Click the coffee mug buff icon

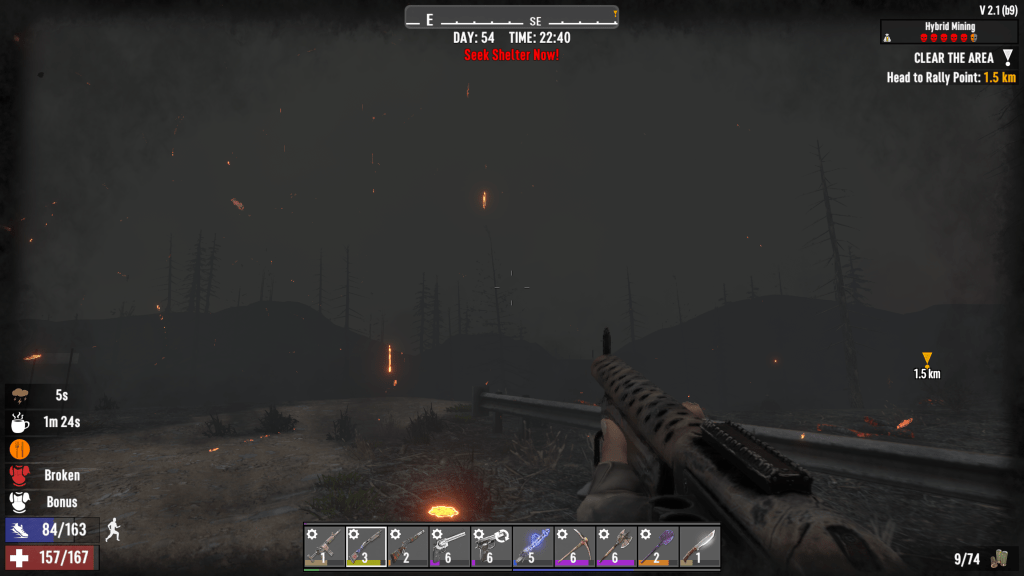(x=20, y=422)
